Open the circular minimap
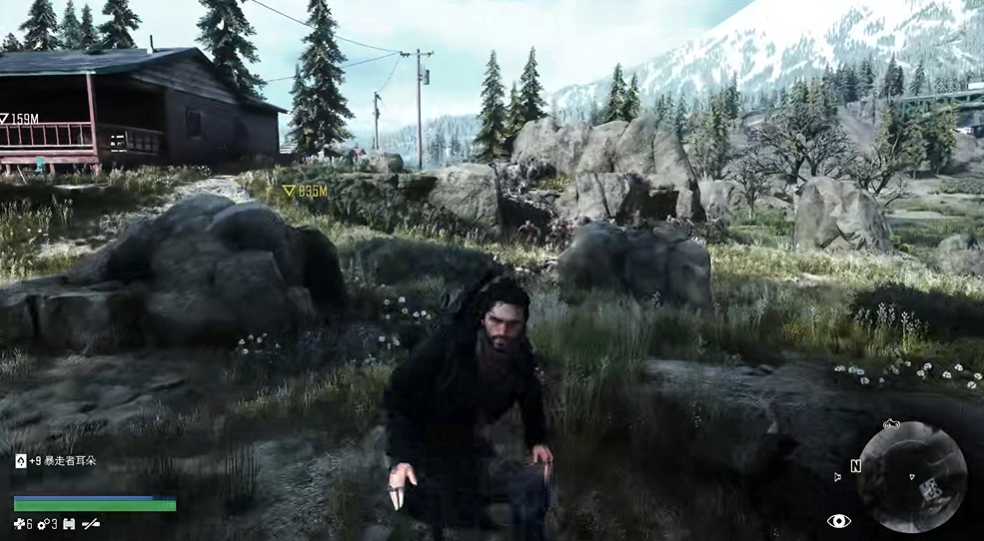 coord(912,476)
